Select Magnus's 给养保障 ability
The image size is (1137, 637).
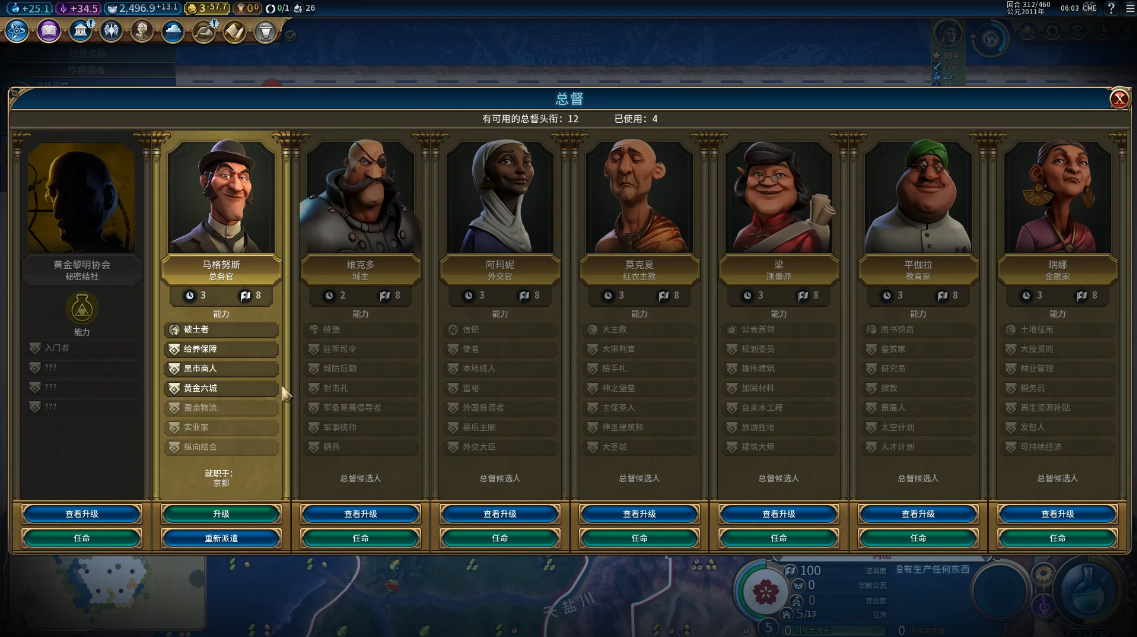(221, 349)
